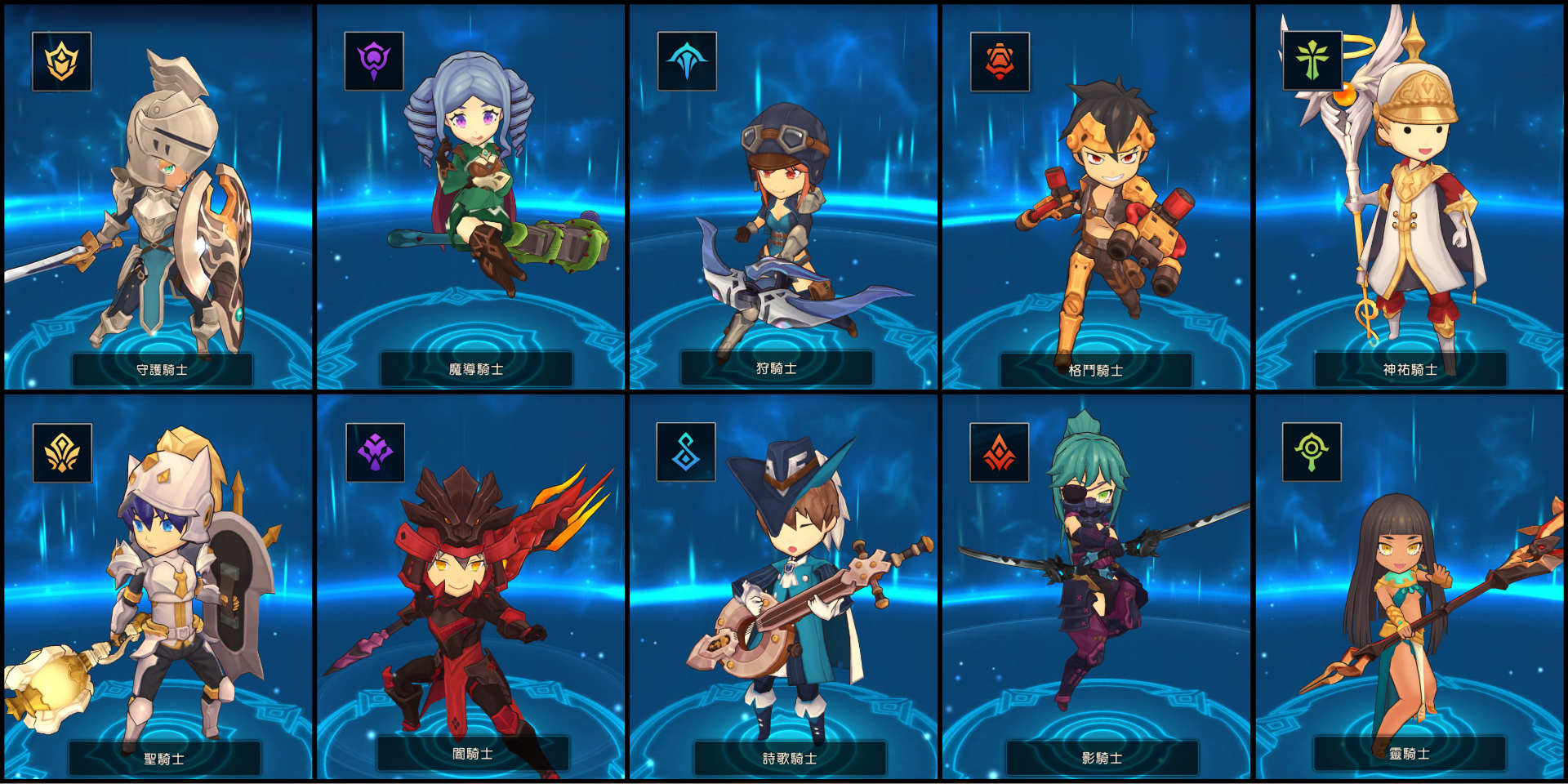Click the green cross emblem of 神祐騎士

[x=1312, y=61]
